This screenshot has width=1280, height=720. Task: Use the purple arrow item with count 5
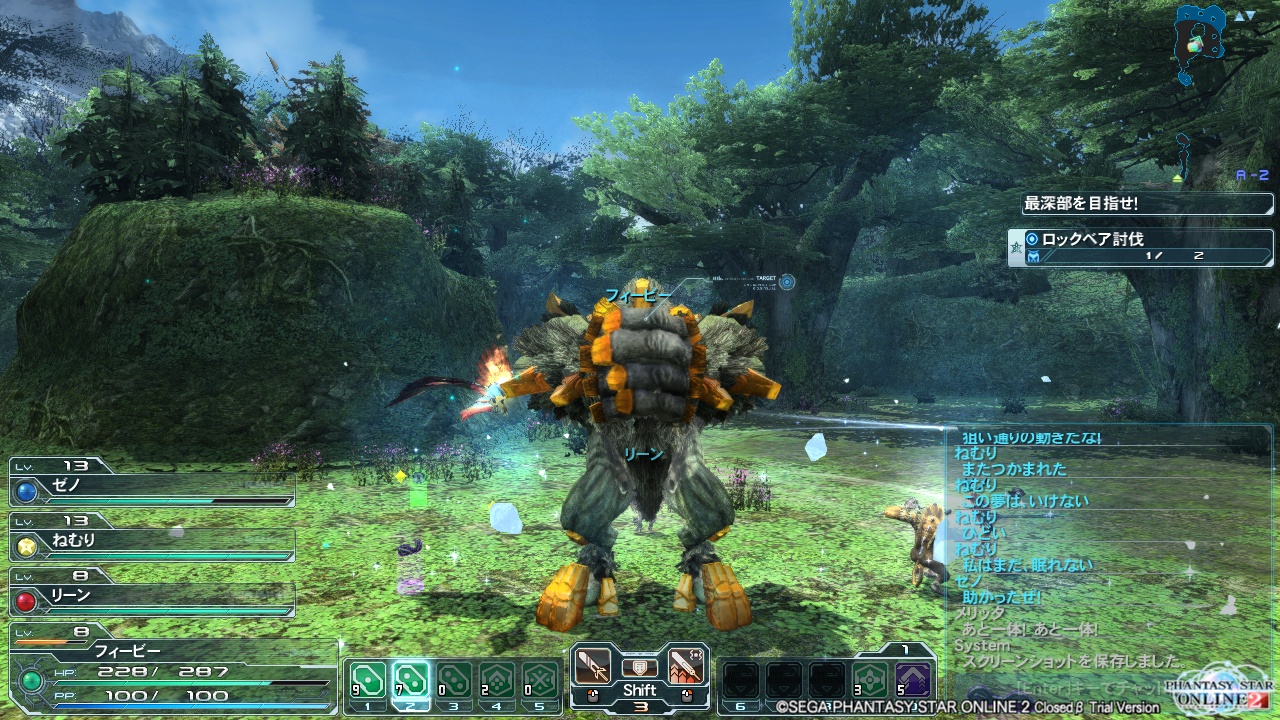[912, 680]
